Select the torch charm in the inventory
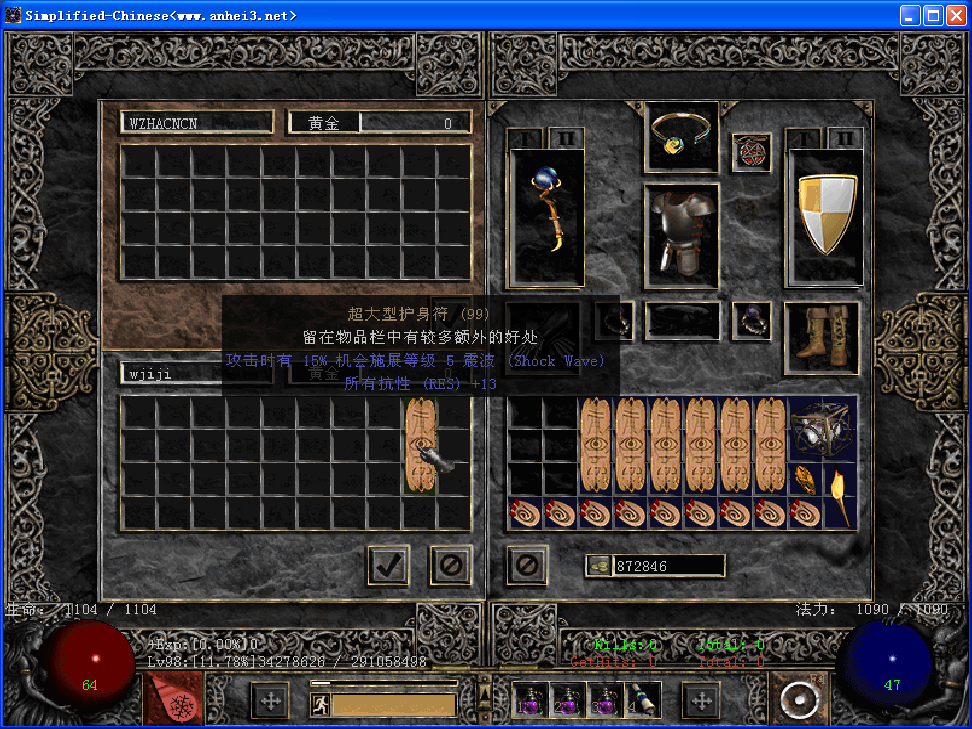The width and height of the screenshot is (972, 729). [x=840, y=496]
